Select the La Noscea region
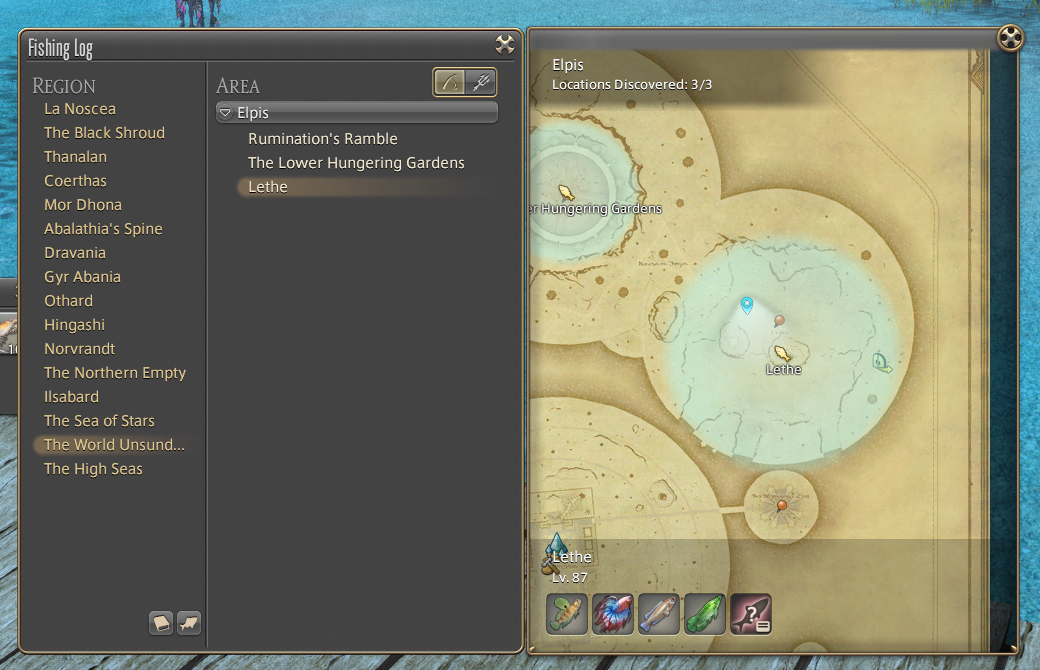Screen dimensions: 1040x670 pos(80,109)
